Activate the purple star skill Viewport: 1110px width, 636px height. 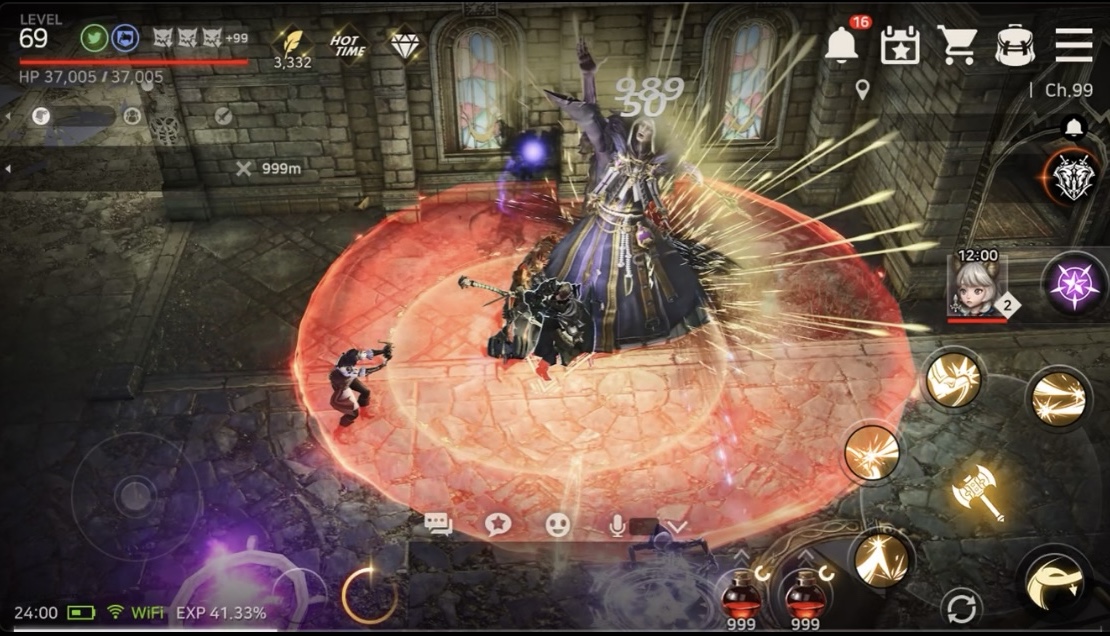pyautogui.click(x=1074, y=283)
